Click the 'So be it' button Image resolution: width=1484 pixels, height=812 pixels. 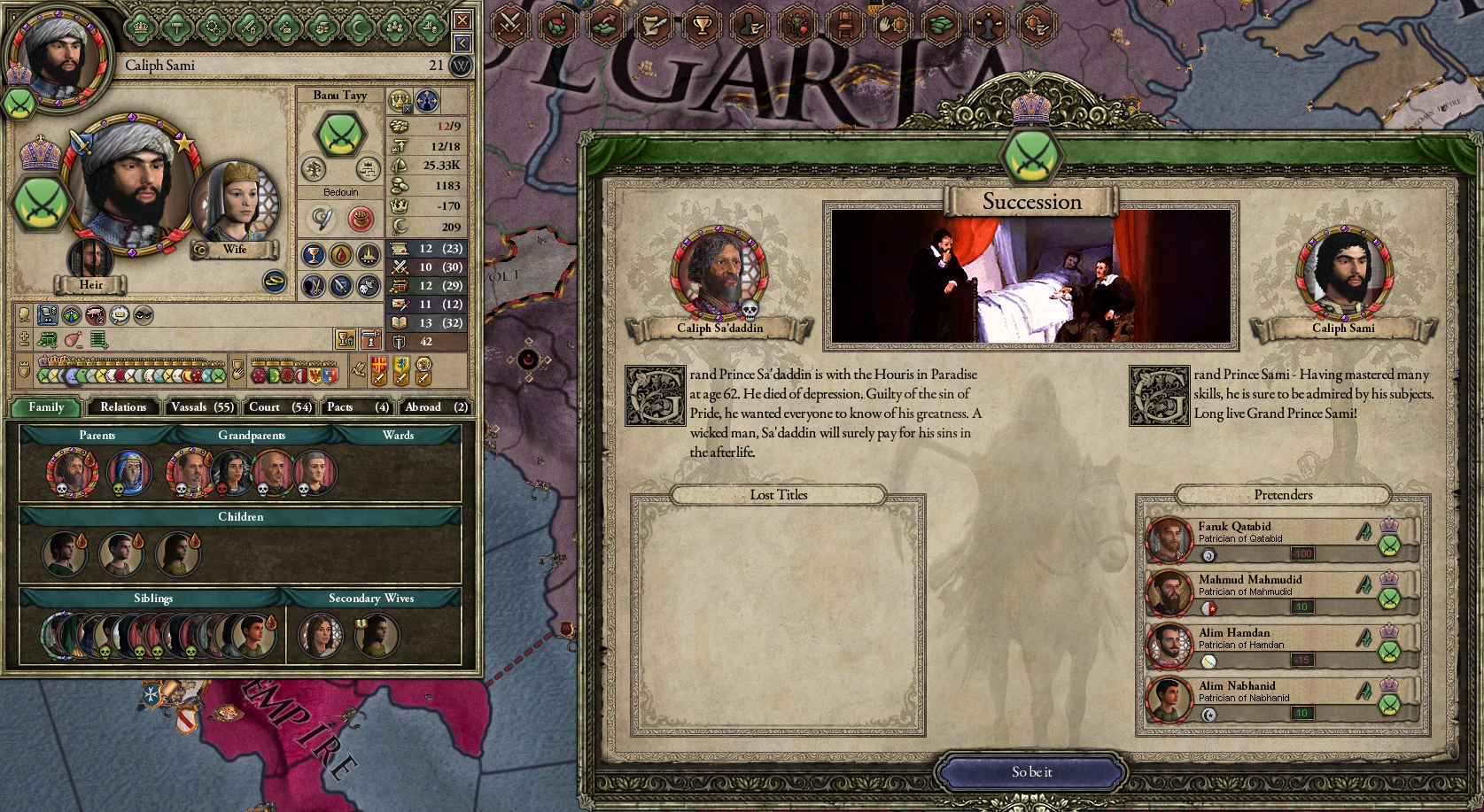1033,771
